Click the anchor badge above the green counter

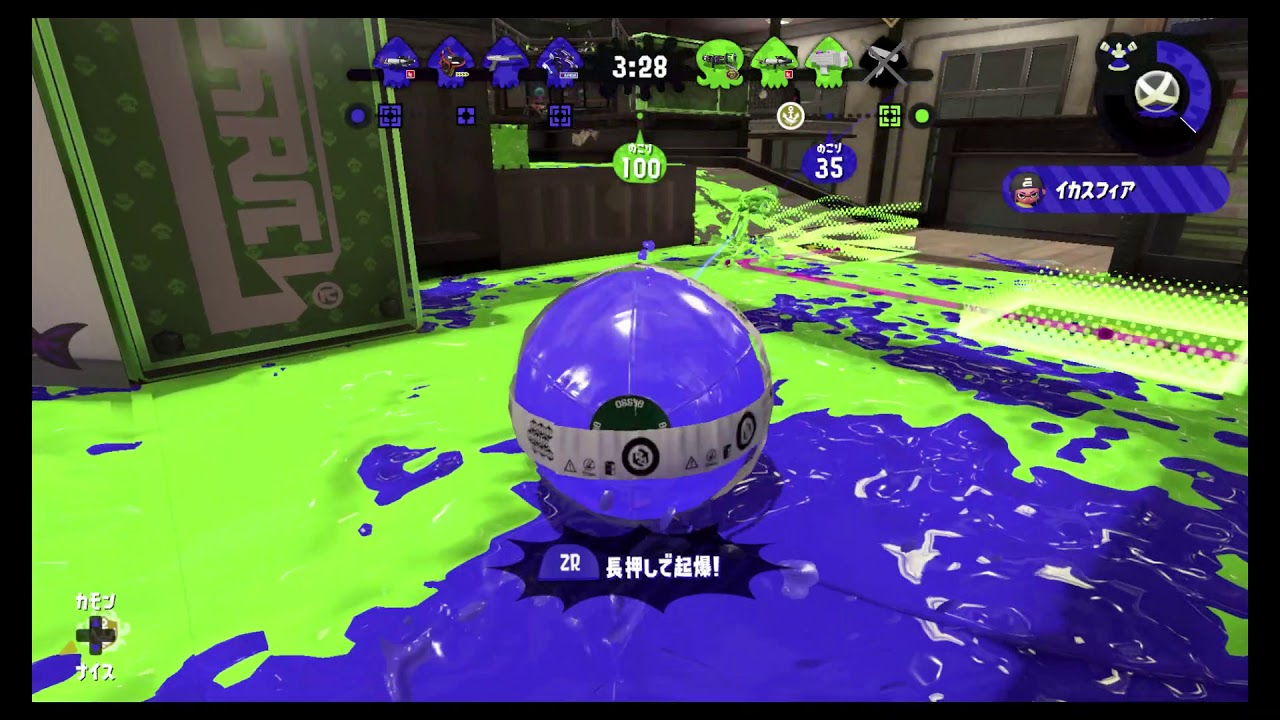(x=790, y=118)
